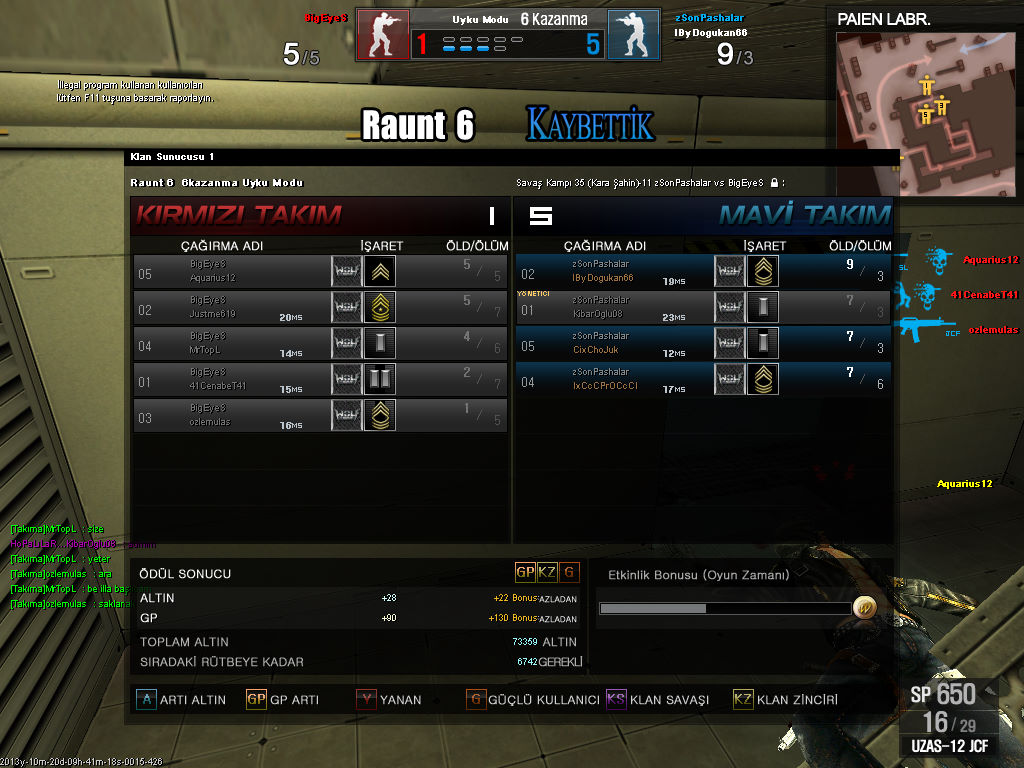Click the GP ARTI legend entry

[x=282, y=700]
